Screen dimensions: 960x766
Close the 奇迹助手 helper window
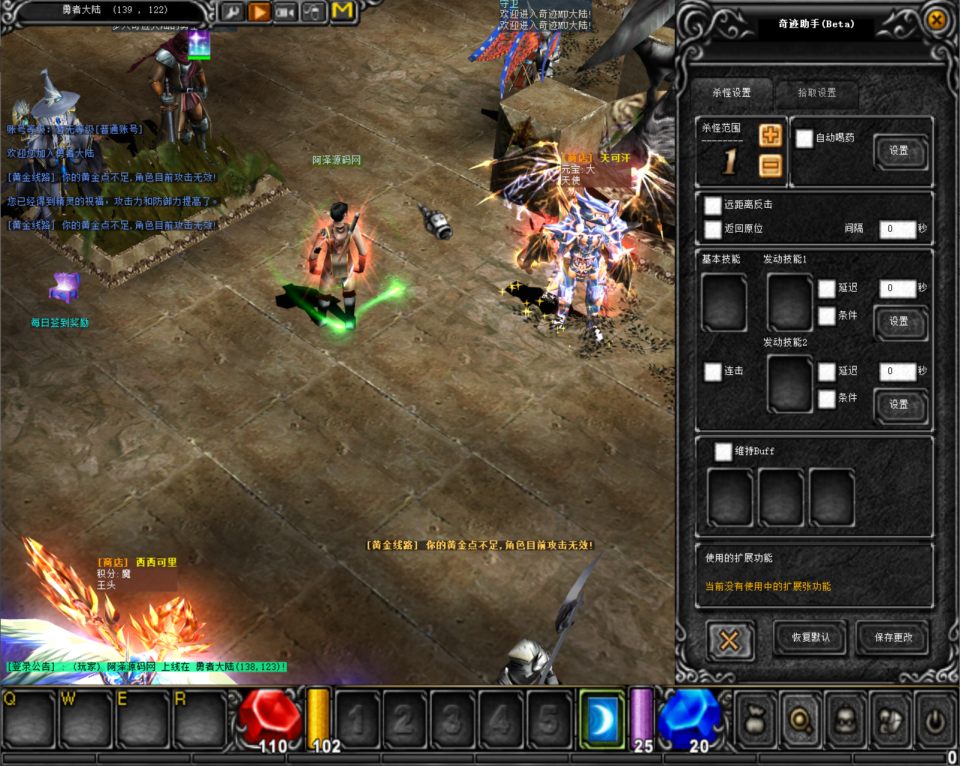tap(936, 20)
